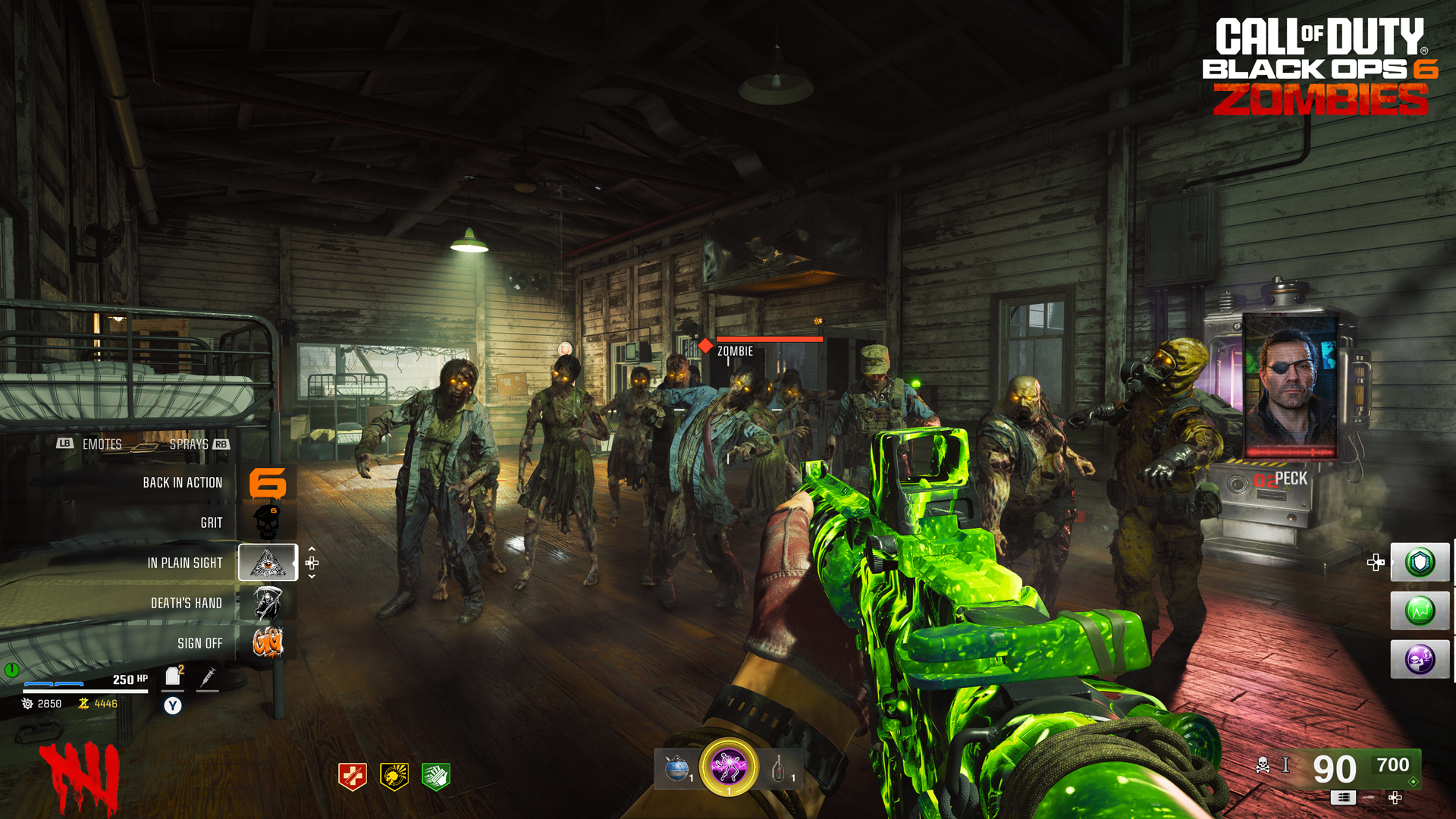Toggle the green medic support icon

1420,610
